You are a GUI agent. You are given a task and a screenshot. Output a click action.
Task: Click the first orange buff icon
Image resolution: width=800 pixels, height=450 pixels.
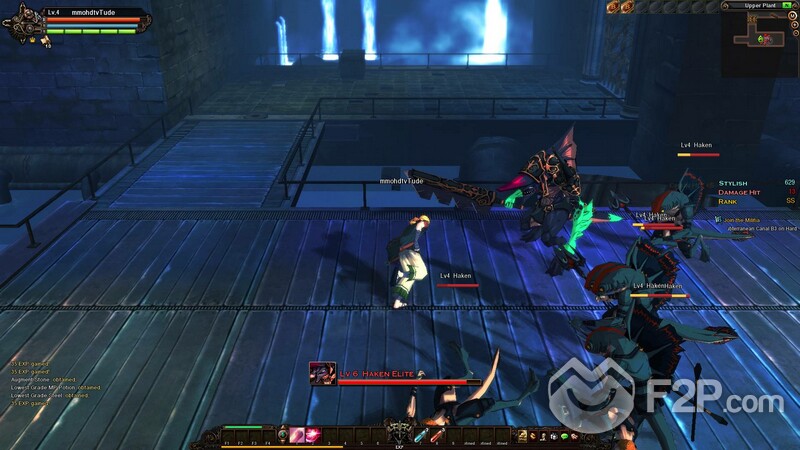pyautogui.click(x=612, y=7)
